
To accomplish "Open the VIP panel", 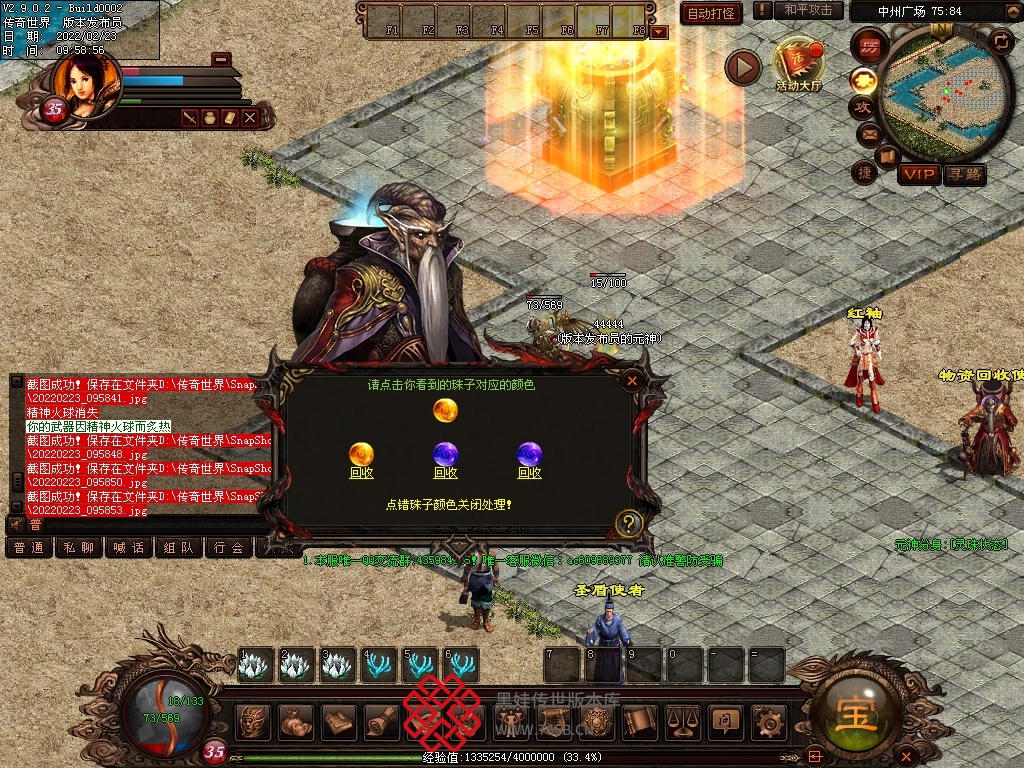I will 919,175.
